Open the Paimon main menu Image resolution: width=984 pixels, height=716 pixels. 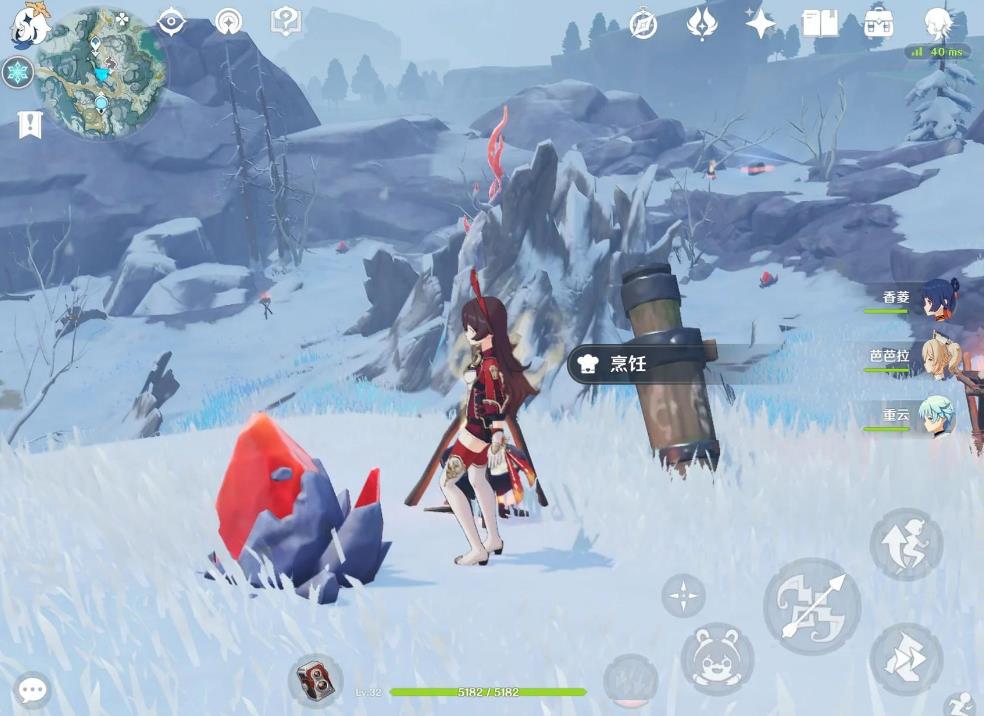(x=30, y=25)
